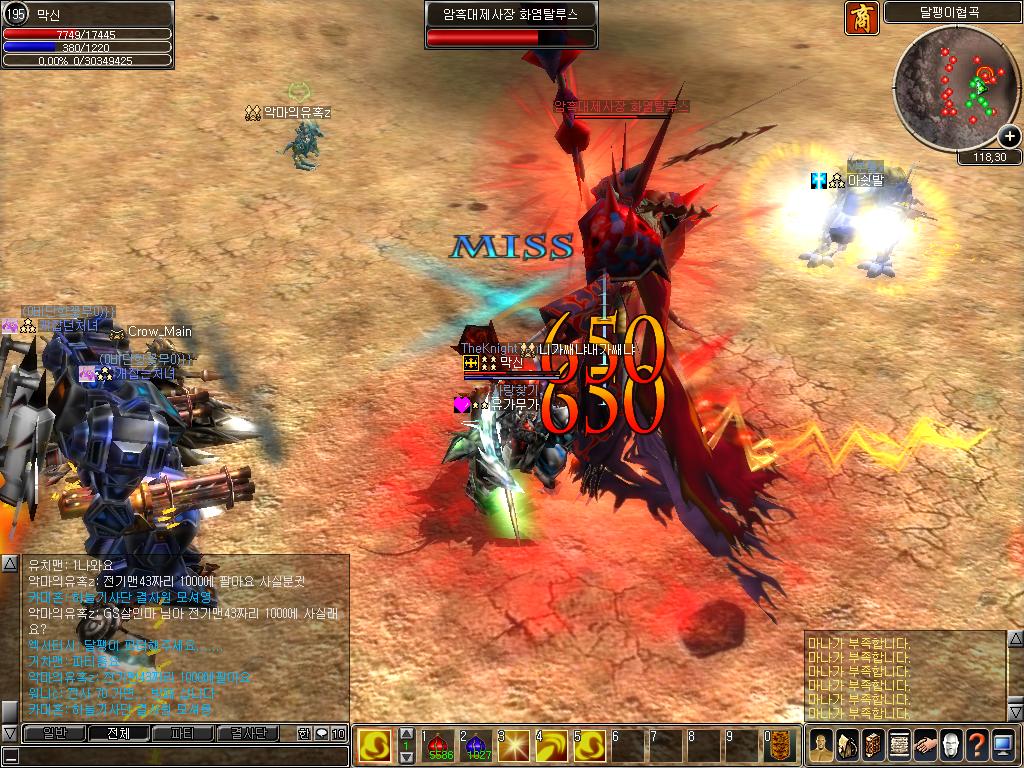
Task: Use the red potion in slot 1
Action: [x=440, y=747]
